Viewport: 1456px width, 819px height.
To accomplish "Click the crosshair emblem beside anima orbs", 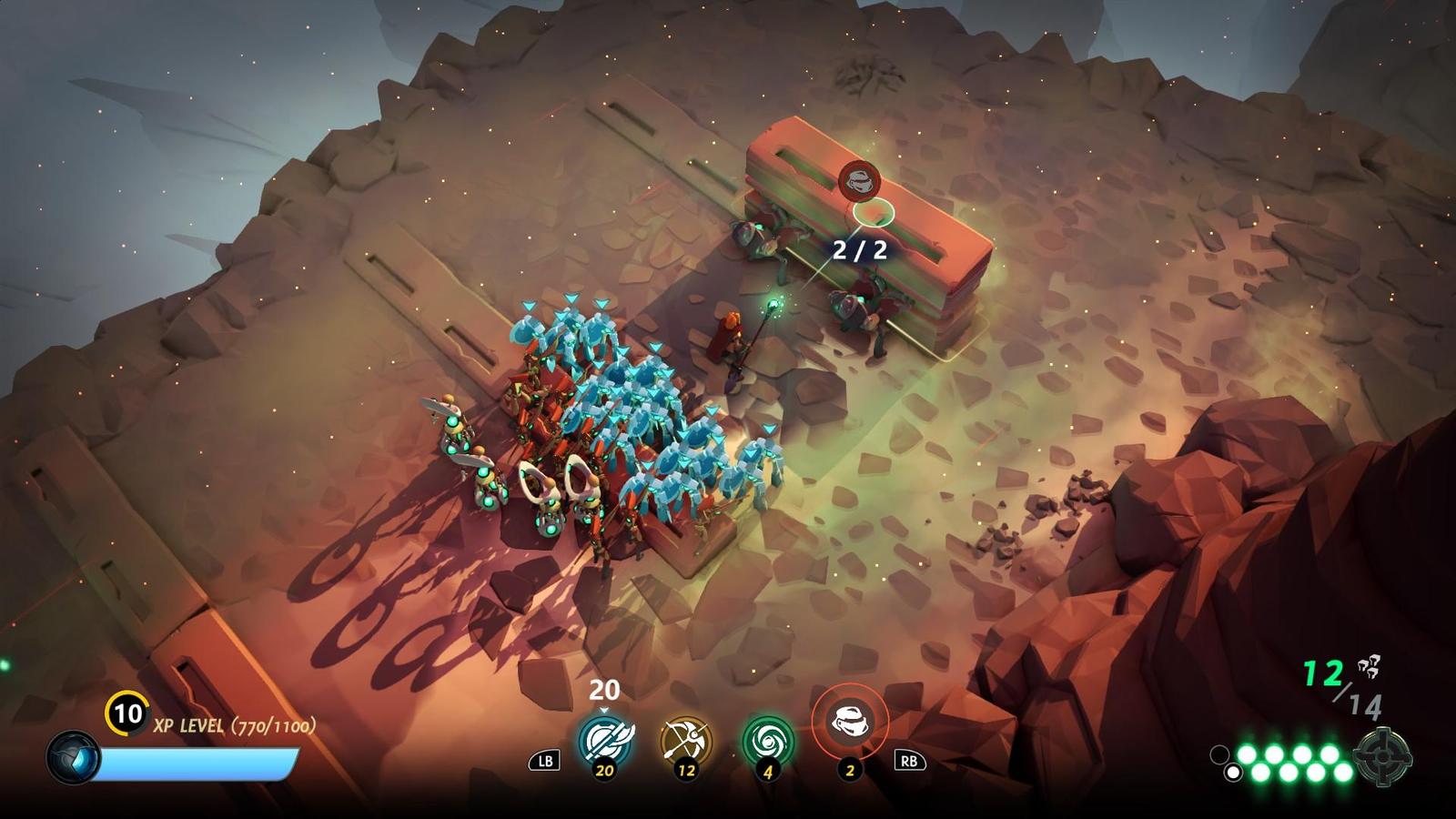I will [x=1382, y=755].
